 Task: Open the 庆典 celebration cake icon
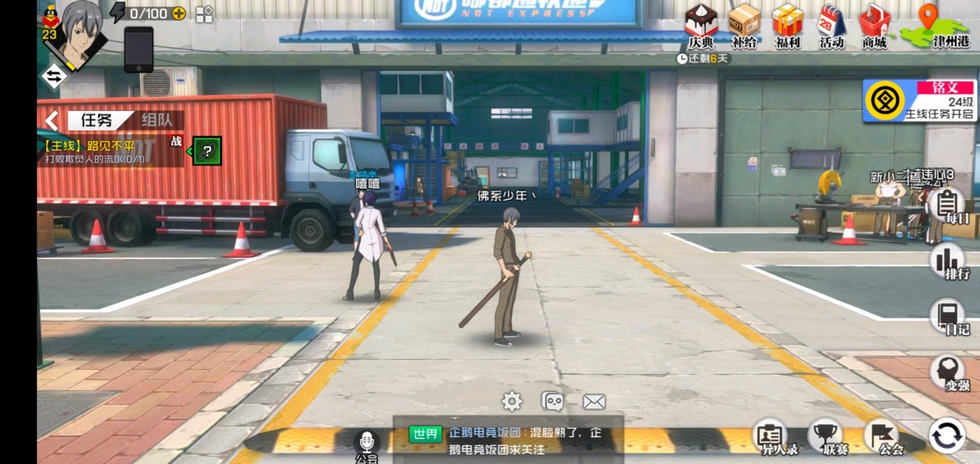point(702,24)
